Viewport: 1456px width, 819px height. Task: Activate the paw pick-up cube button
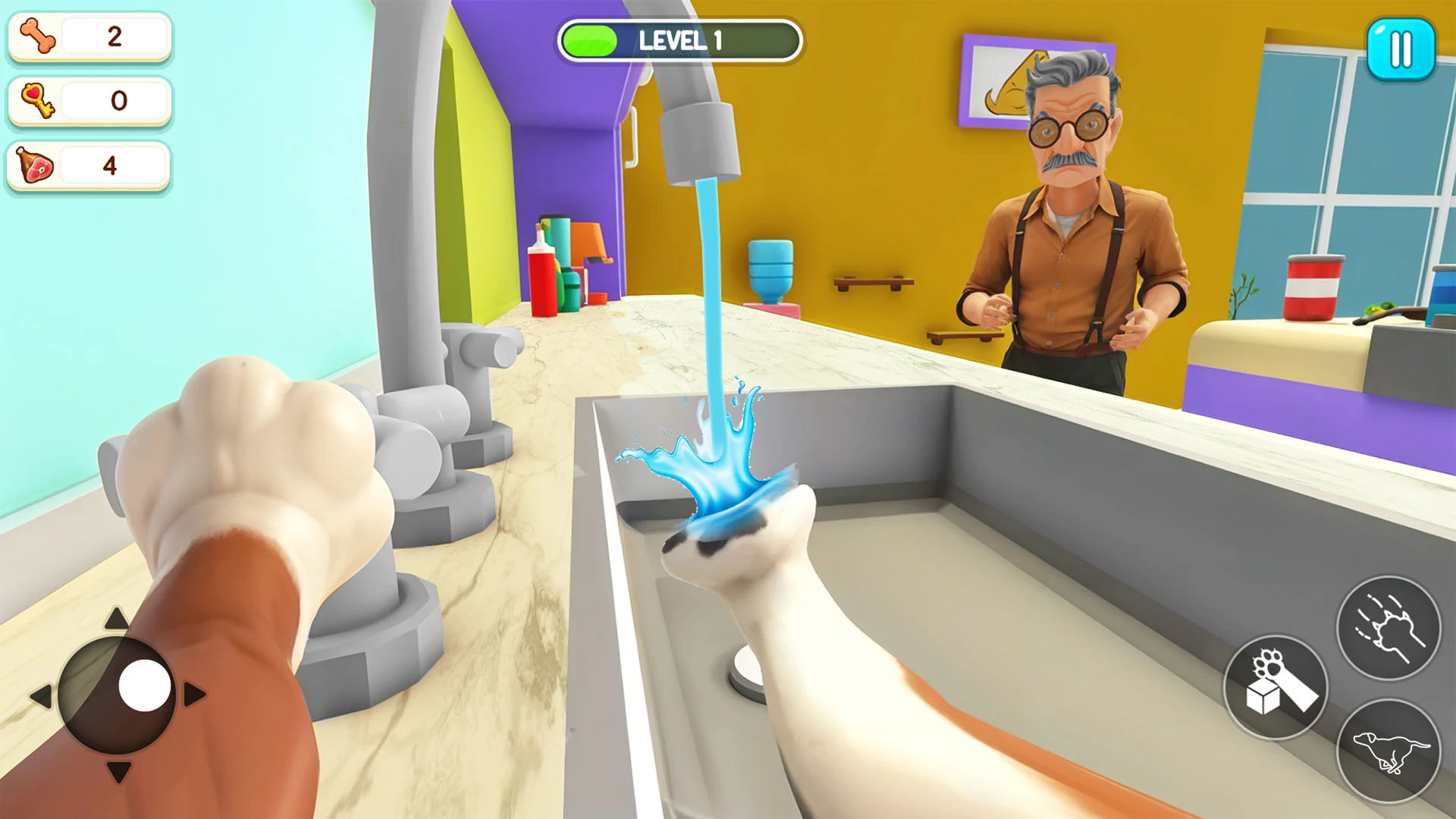point(1276,687)
